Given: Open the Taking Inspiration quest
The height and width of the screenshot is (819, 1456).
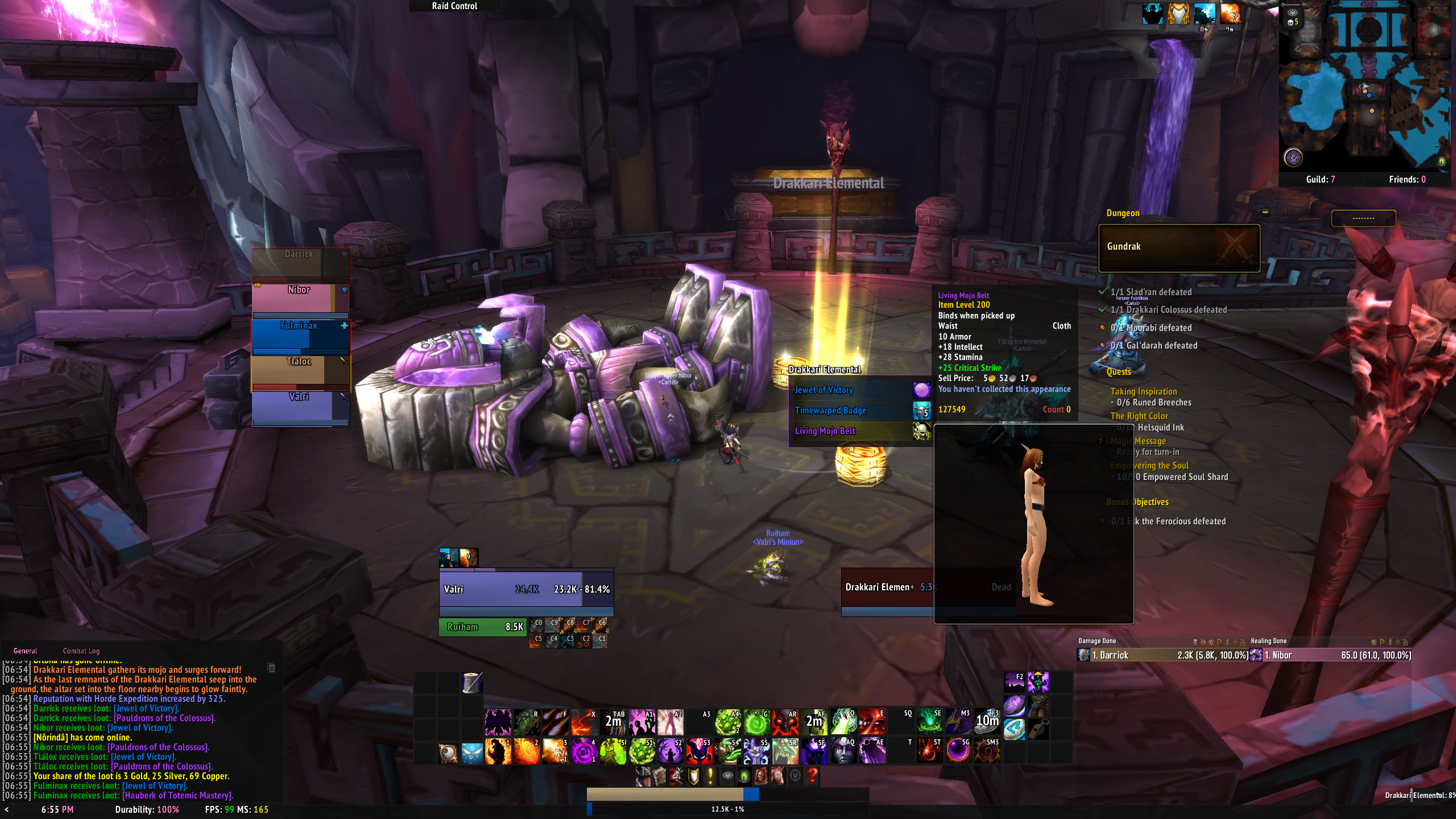Looking at the screenshot, I should point(1143,391).
